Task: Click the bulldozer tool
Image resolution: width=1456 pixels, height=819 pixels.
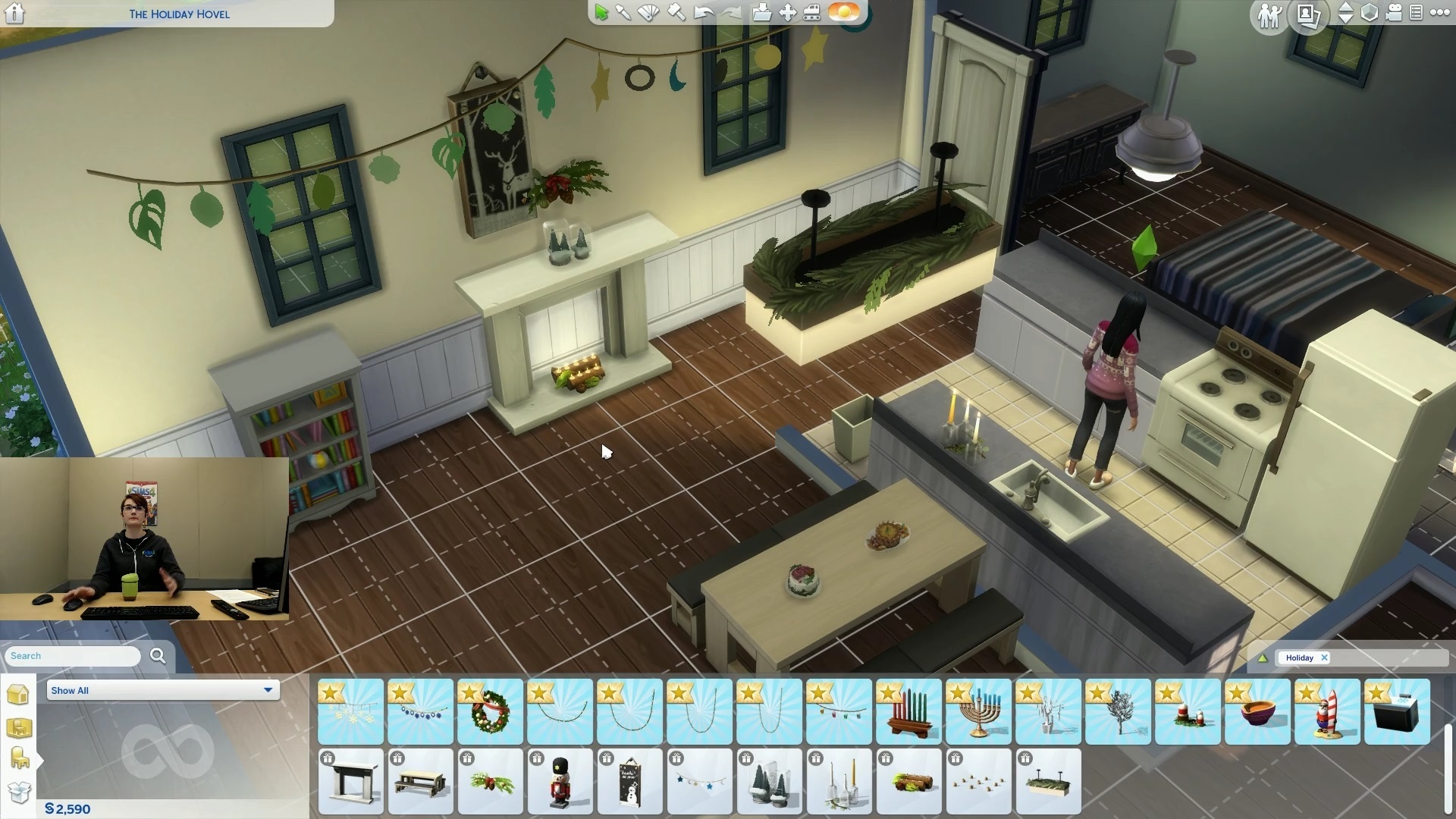Action: (811, 13)
